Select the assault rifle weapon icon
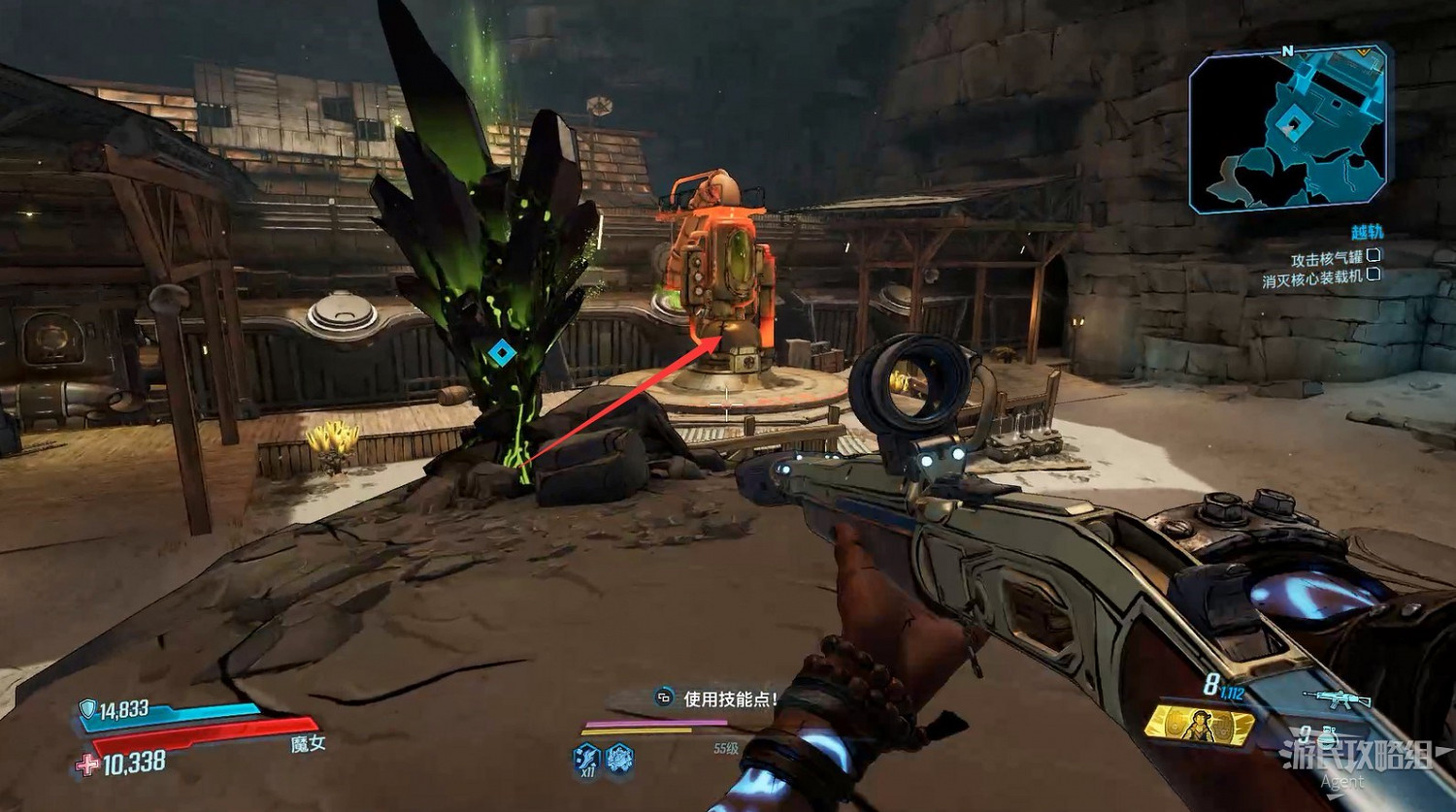 tap(1338, 699)
